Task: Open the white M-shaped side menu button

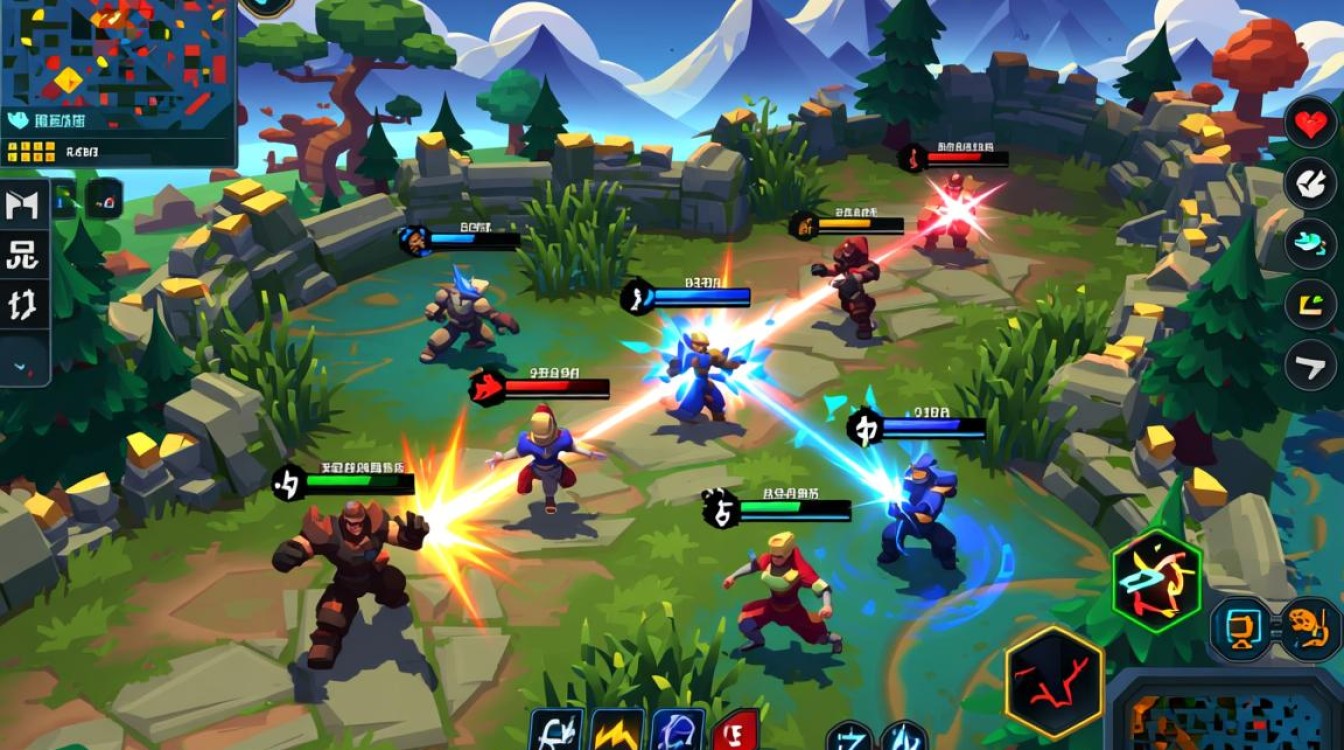Action: 22,204
